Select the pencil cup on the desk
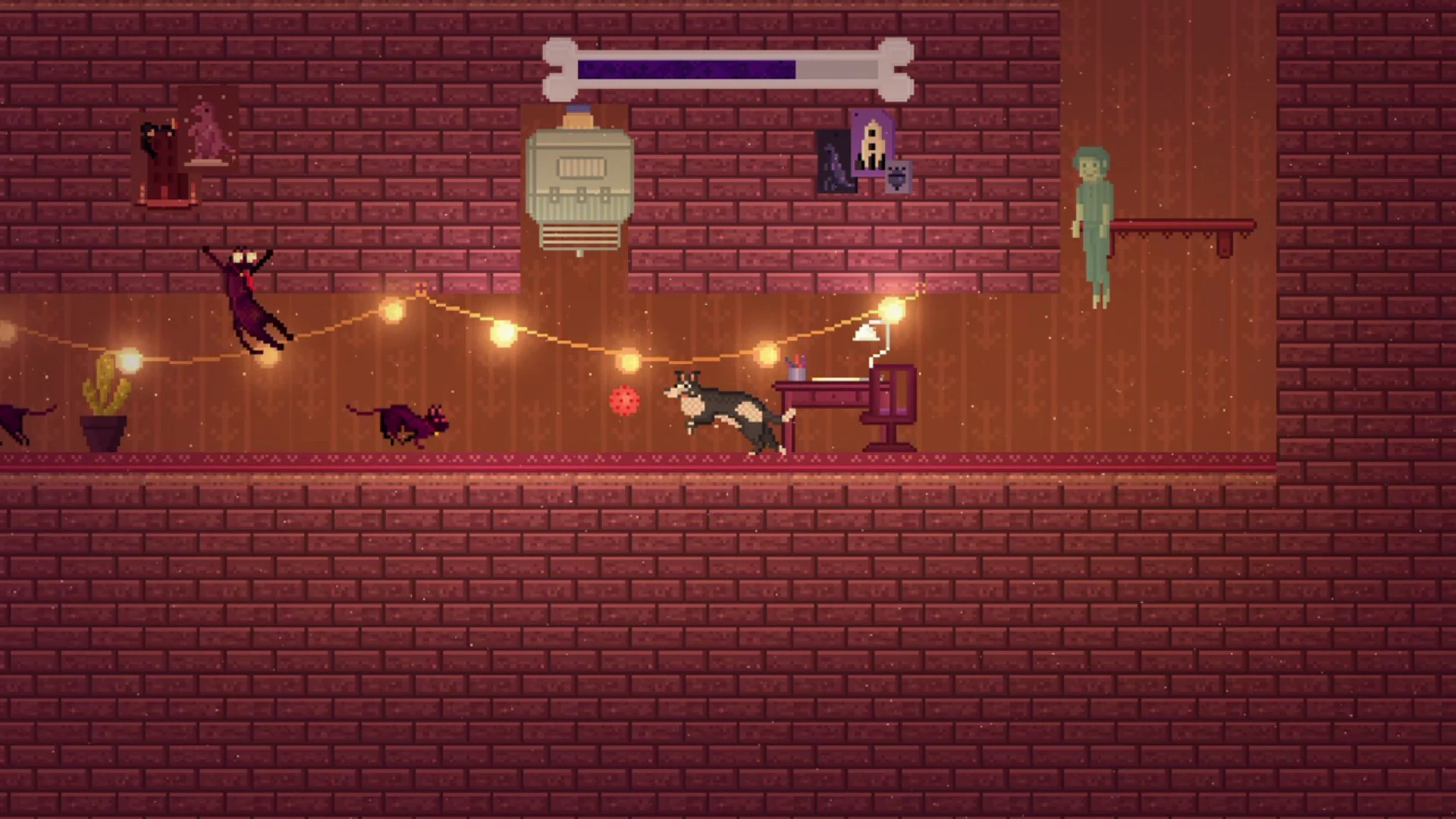The image size is (1456, 819). 795,372
